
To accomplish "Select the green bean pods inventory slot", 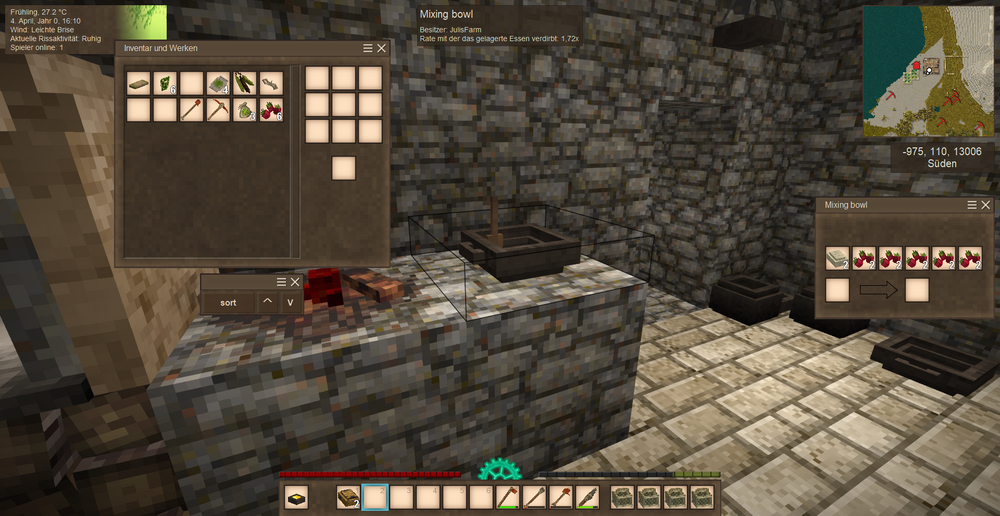I will click(245, 83).
